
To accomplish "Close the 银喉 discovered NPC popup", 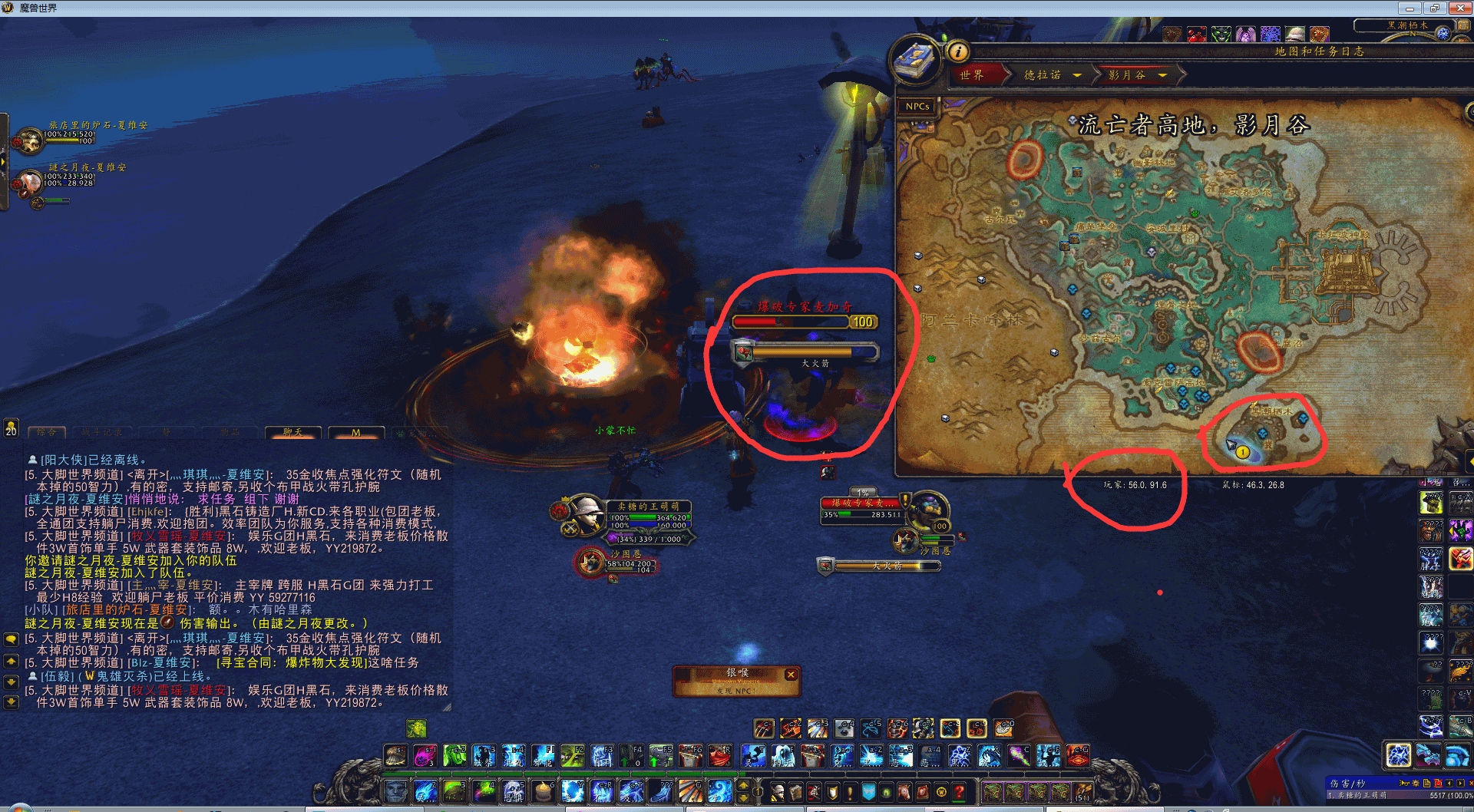I will [791, 674].
